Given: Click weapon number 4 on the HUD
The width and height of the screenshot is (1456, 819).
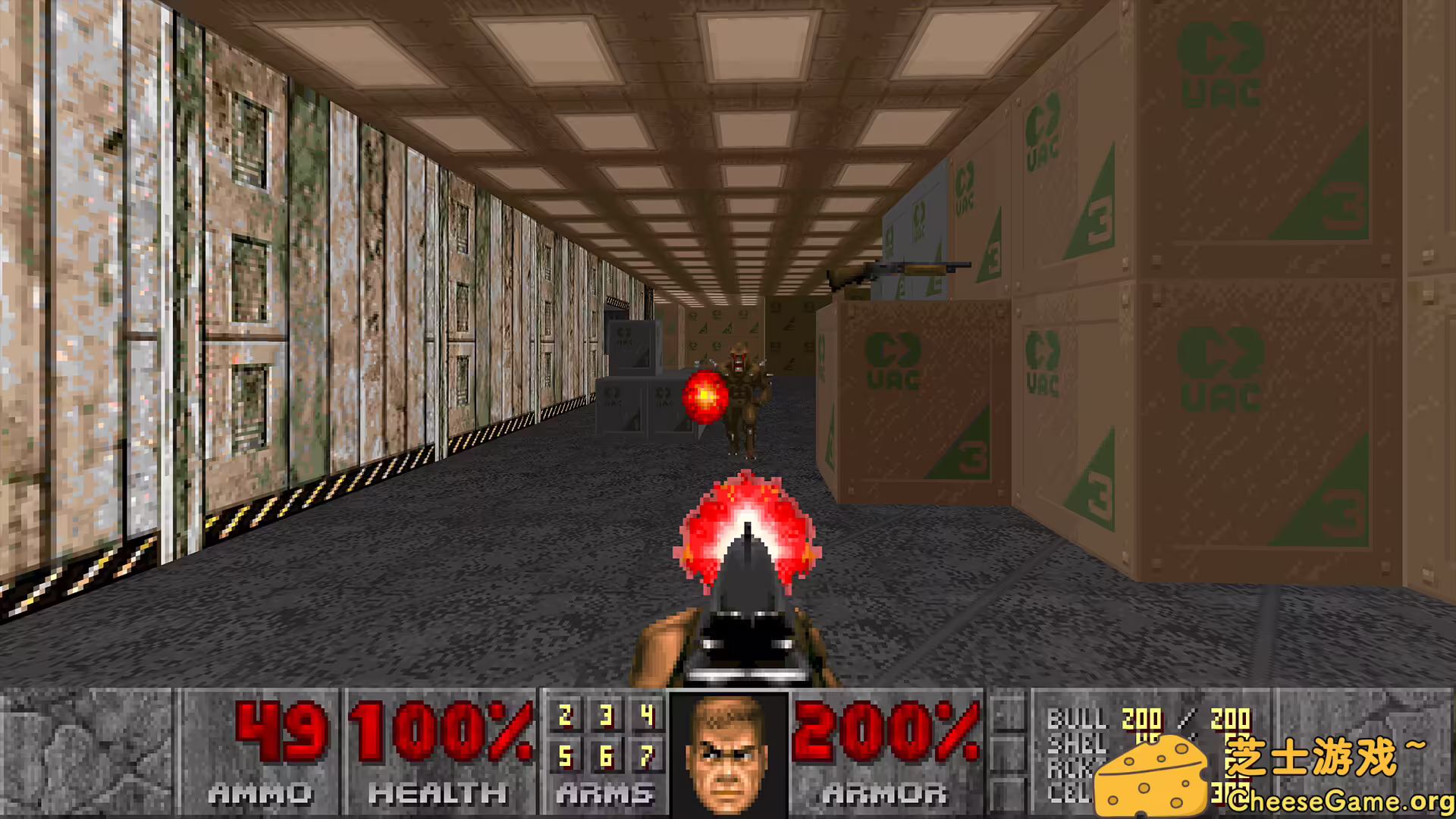Looking at the screenshot, I should tap(648, 714).
